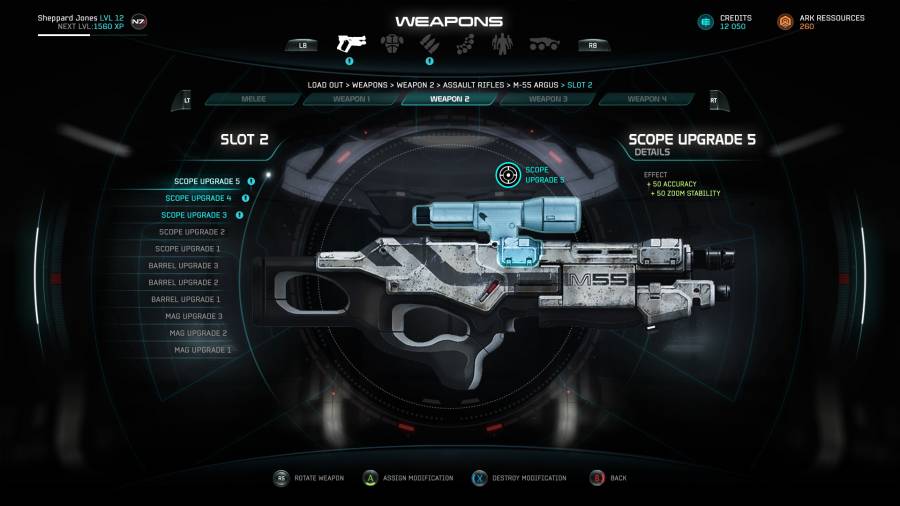900x506 pixels.
Task: Open the vehicle rover category icon
Action: (x=544, y=44)
